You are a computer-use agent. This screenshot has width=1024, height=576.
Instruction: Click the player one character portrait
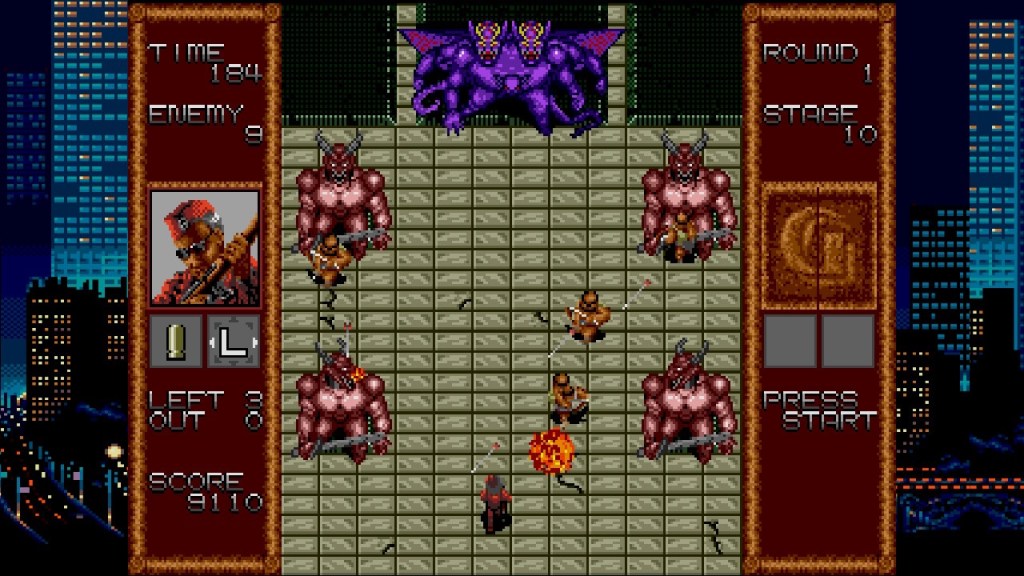205,247
